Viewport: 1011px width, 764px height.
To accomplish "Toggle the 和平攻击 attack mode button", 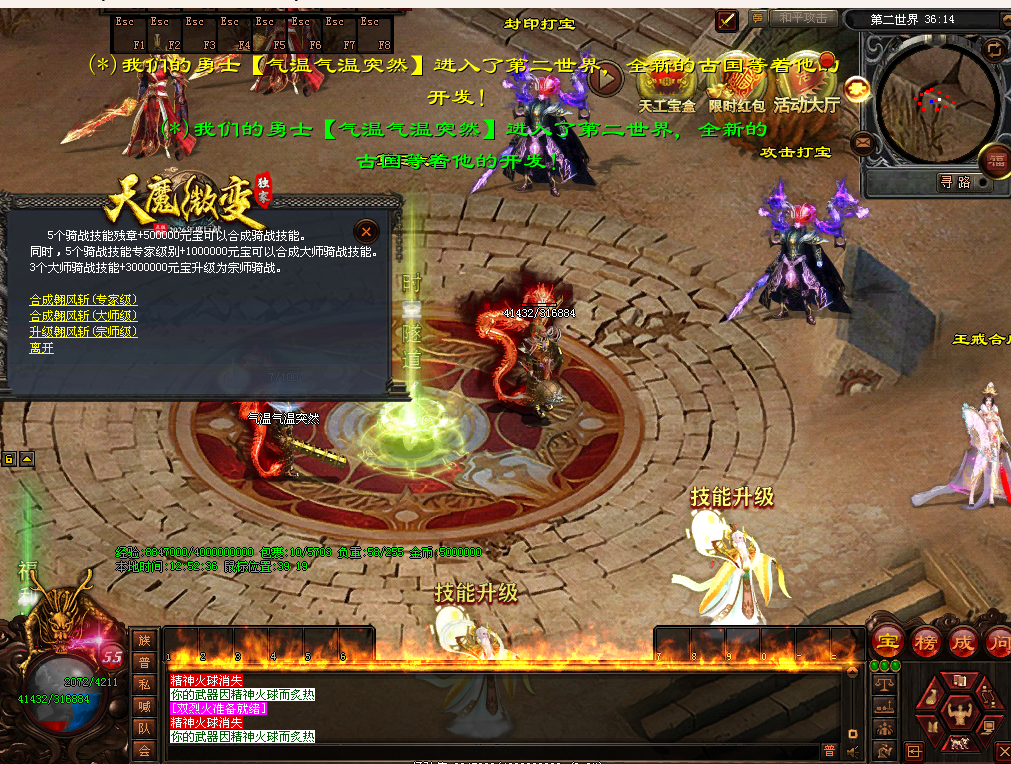I will click(803, 18).
